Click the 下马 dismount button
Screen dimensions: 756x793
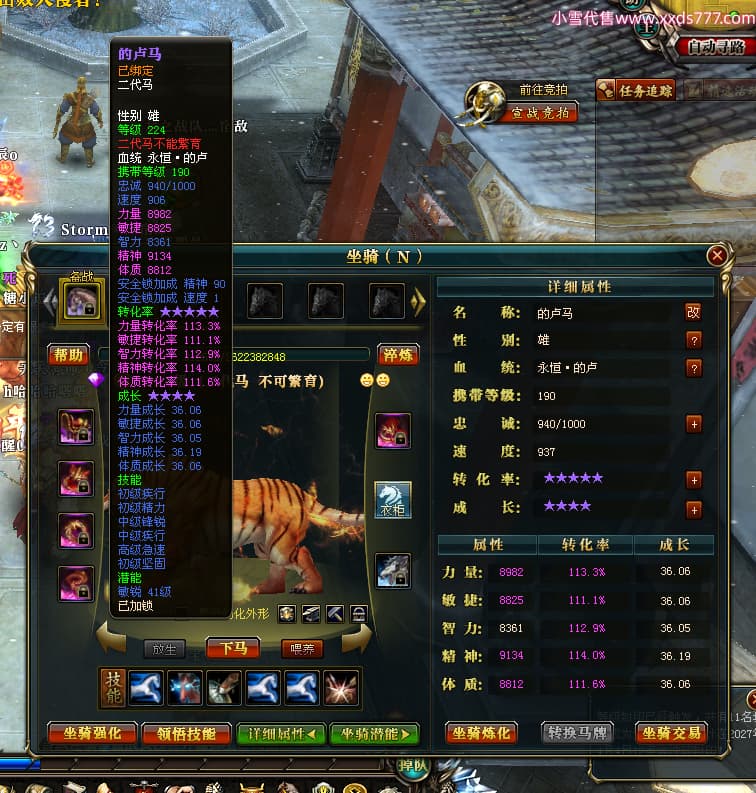[x=232, y=649]
